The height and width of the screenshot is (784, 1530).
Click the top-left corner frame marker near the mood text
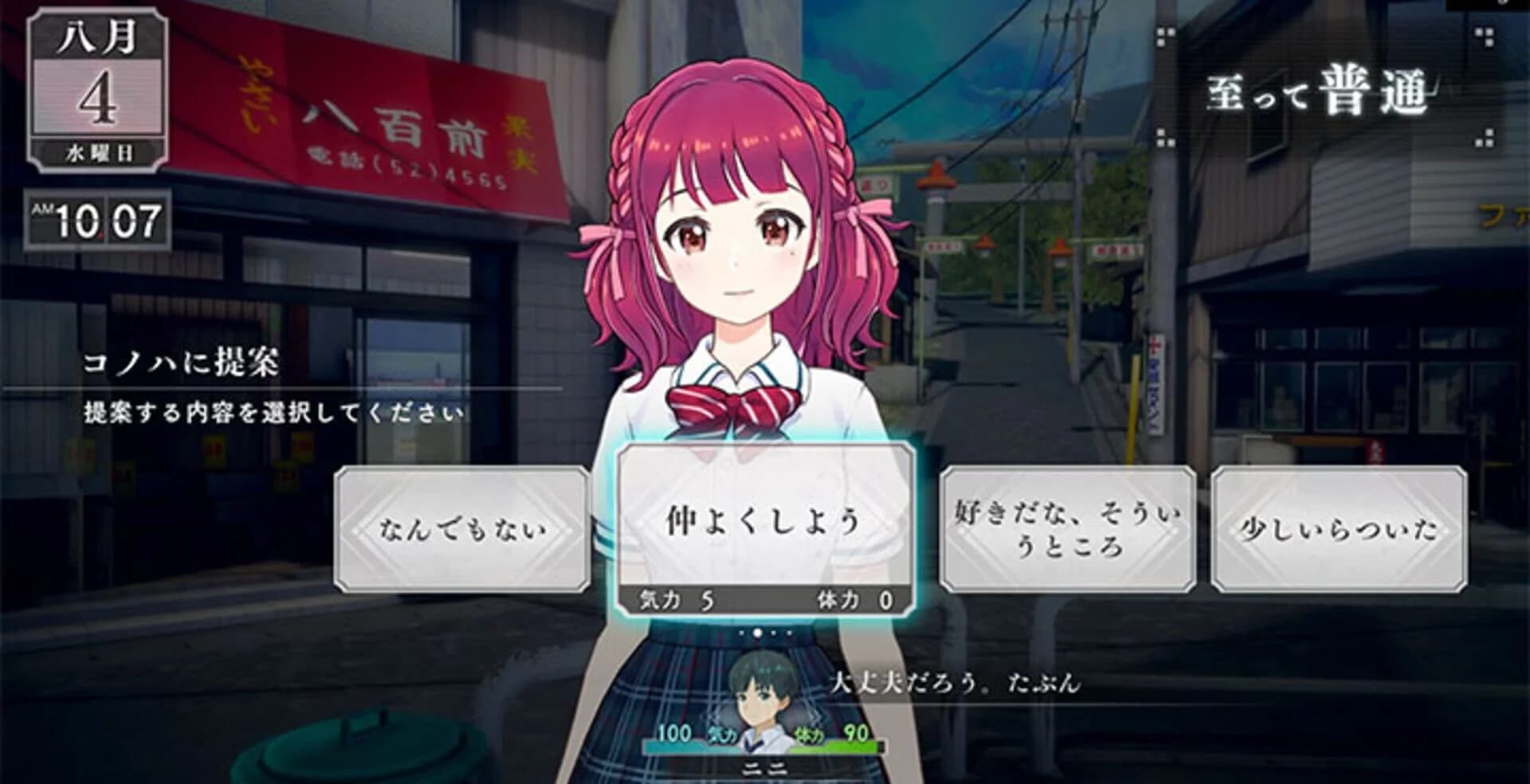pos(1164,37)
